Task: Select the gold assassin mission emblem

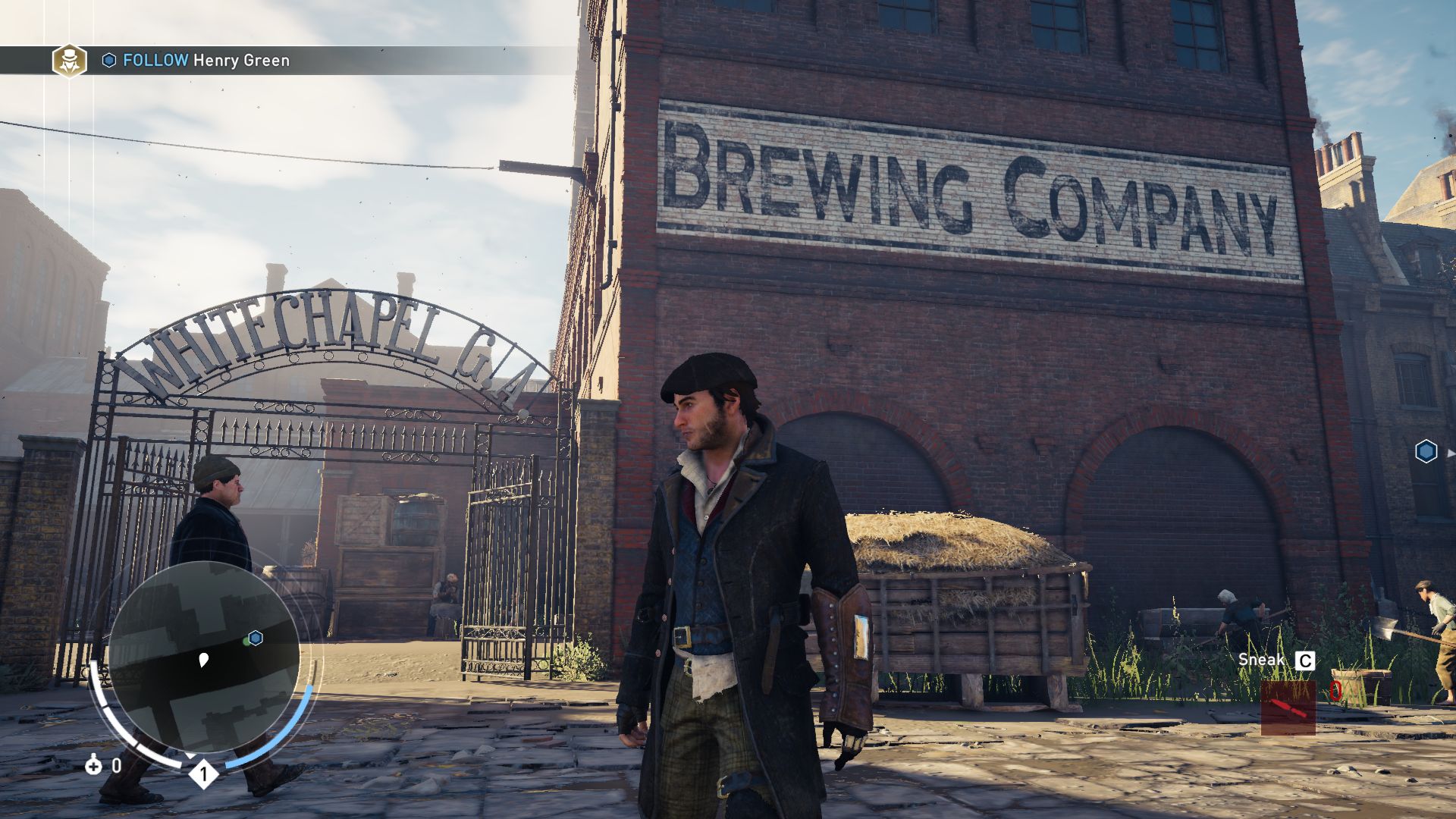Action: point(69,61)
